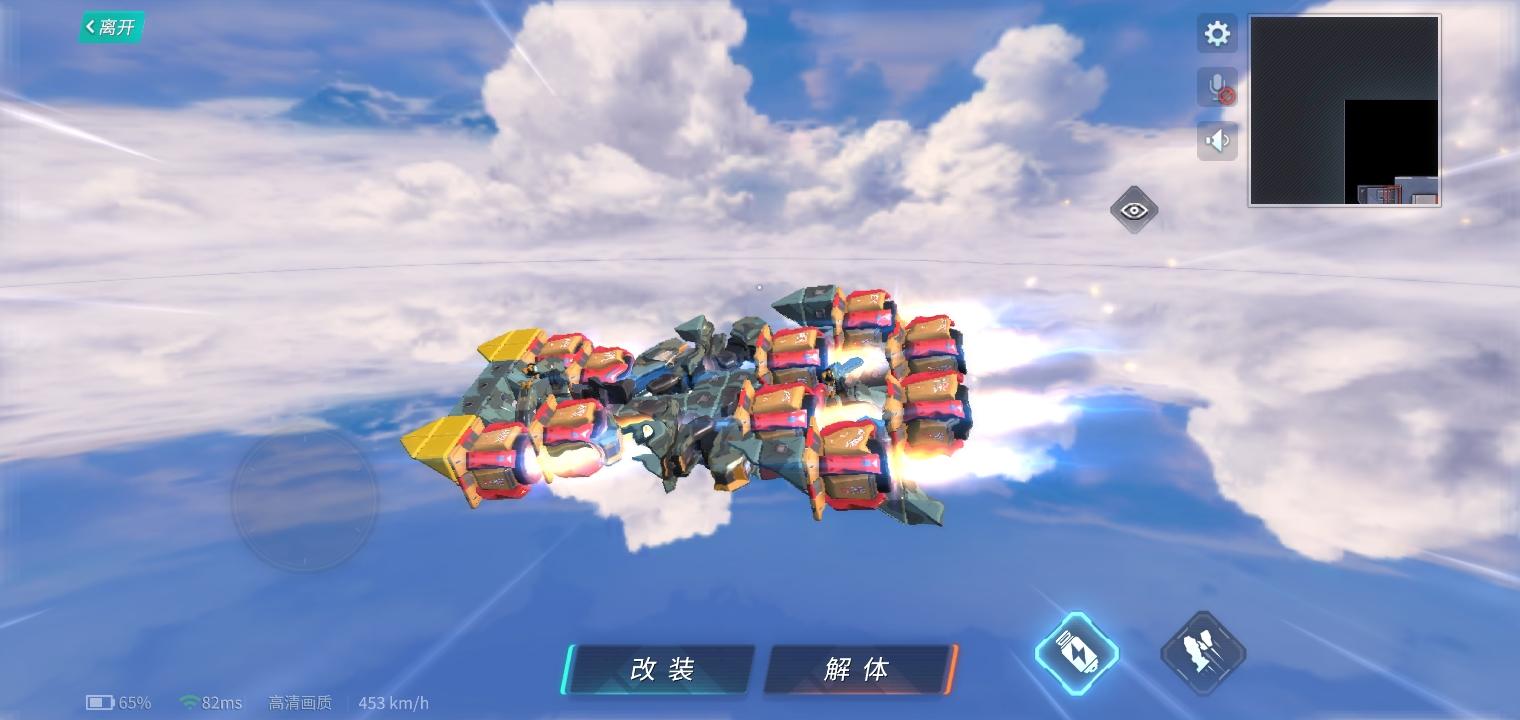Click the 453 km/h speed display
Viewport: 1520px width, 720px height.
point(394,703)
